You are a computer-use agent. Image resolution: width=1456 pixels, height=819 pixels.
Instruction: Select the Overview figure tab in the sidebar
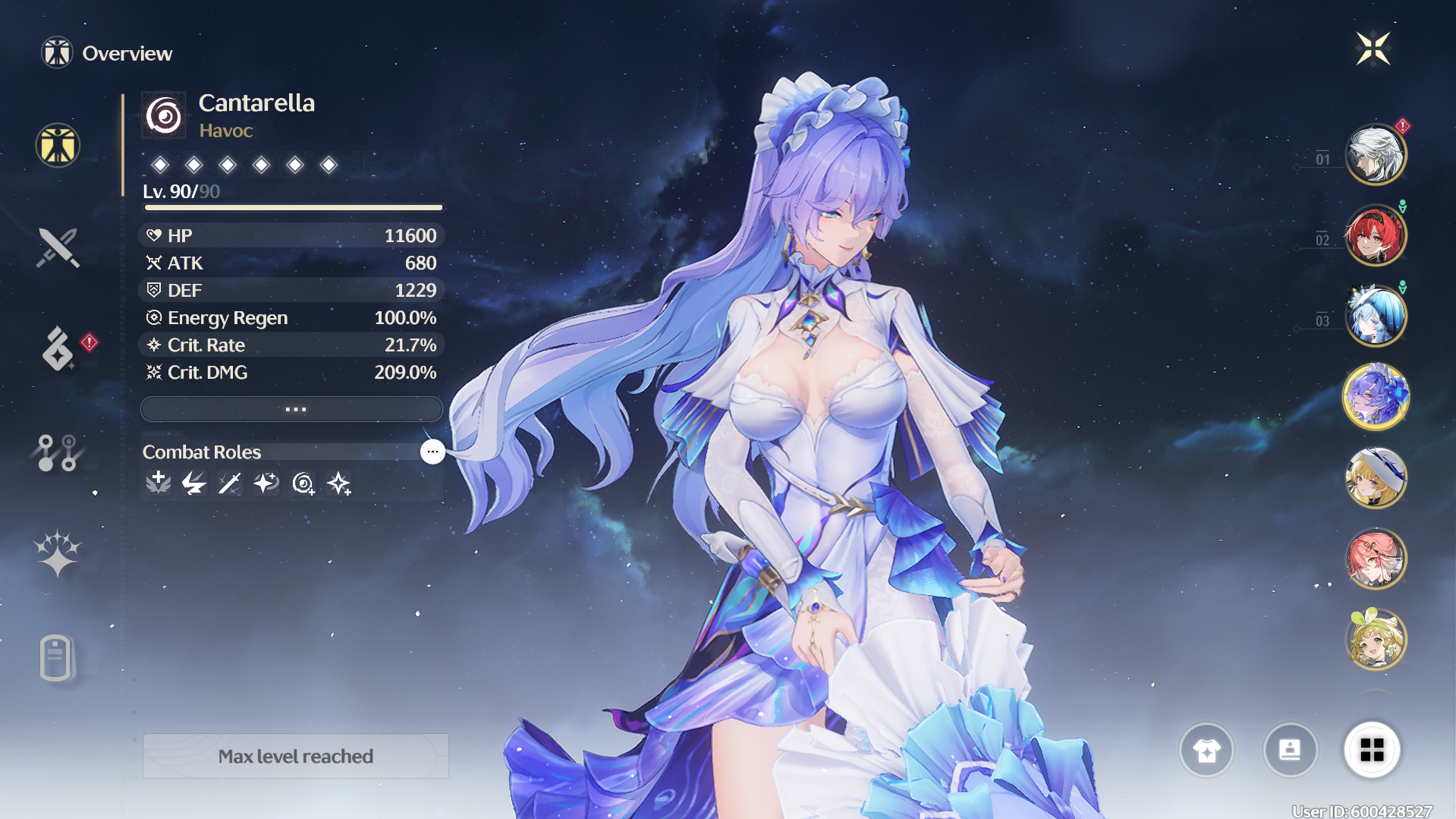[58, 145]
